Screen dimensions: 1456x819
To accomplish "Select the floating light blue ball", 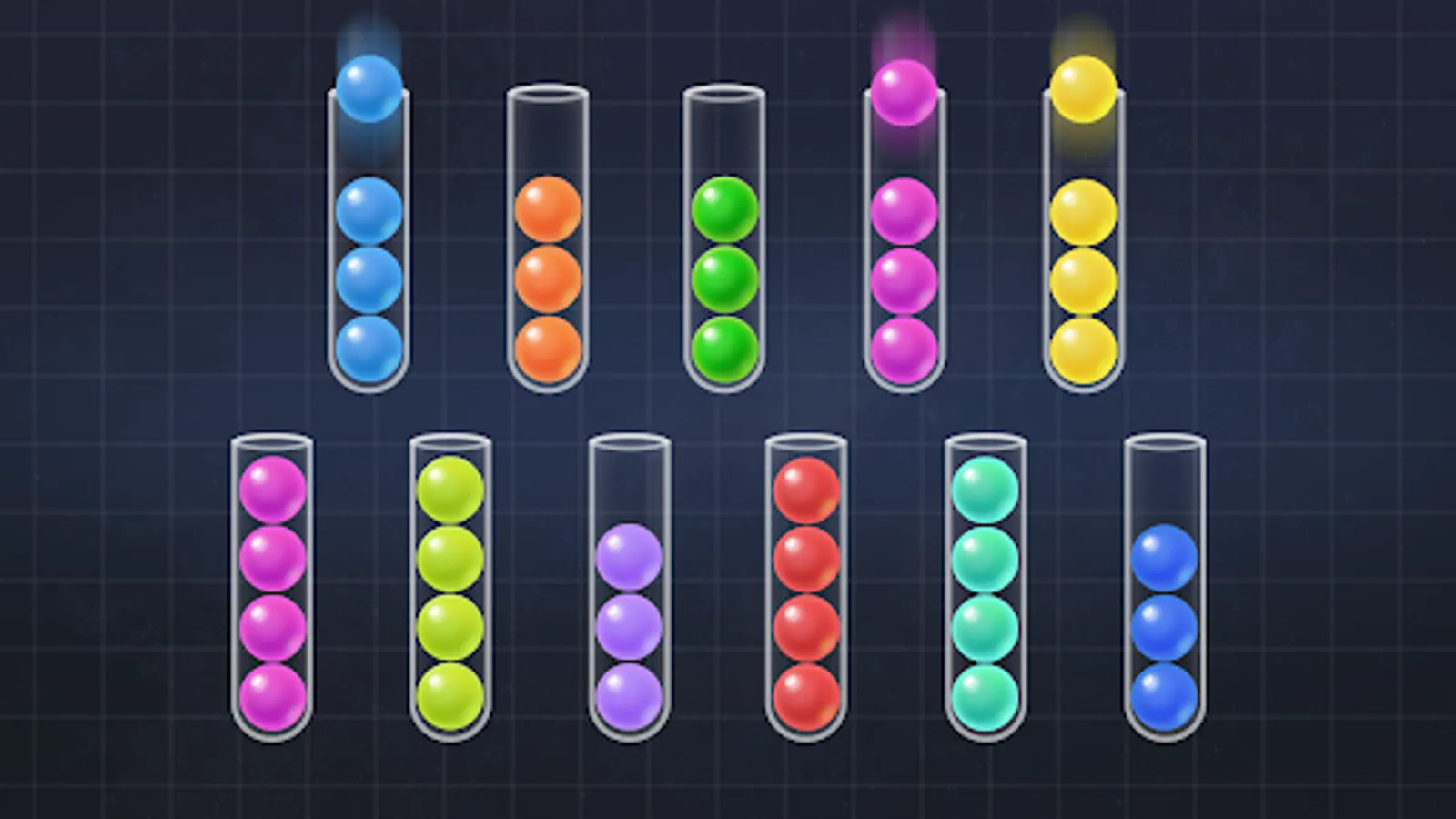I will [x=368, y=91].
